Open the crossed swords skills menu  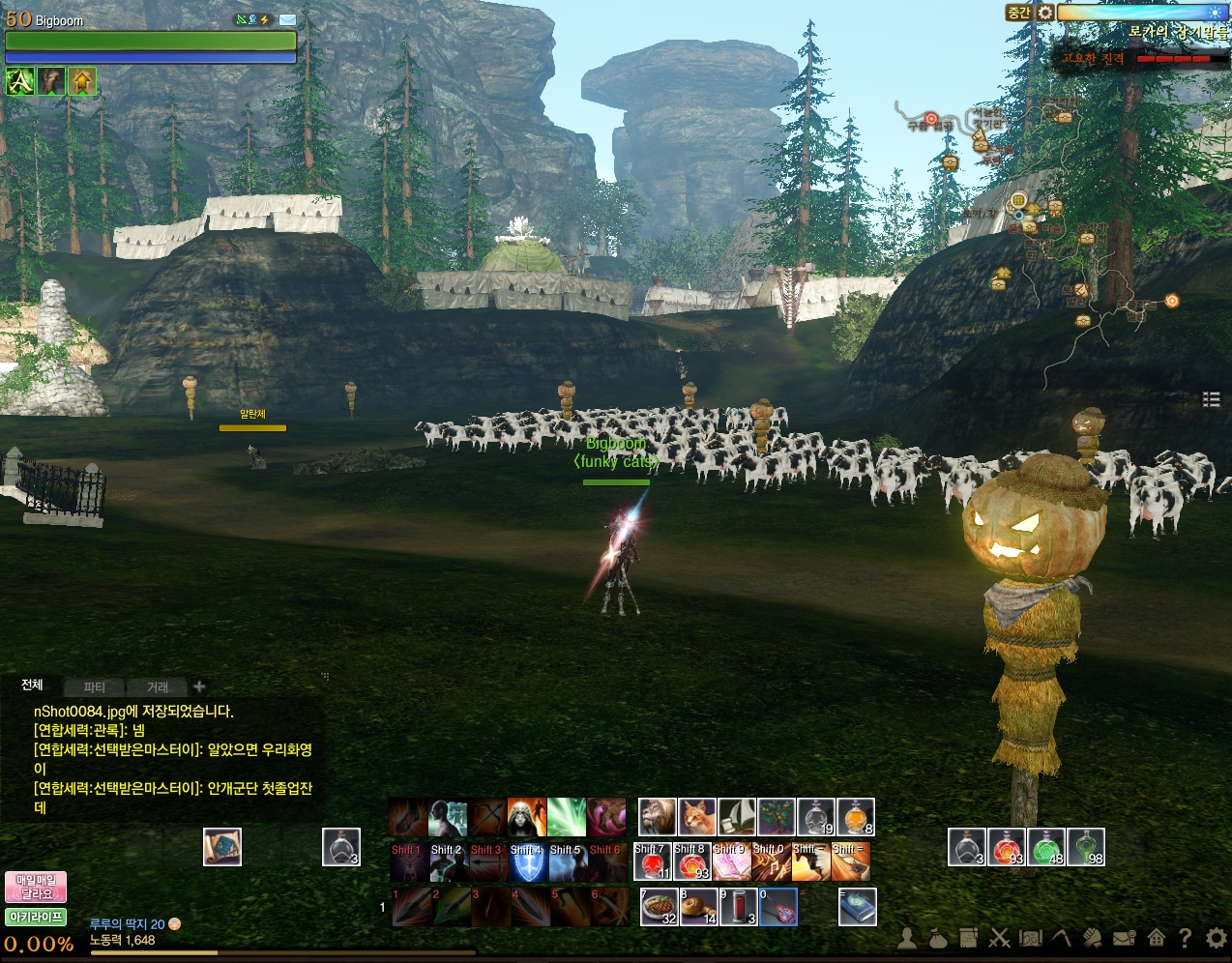999,937
